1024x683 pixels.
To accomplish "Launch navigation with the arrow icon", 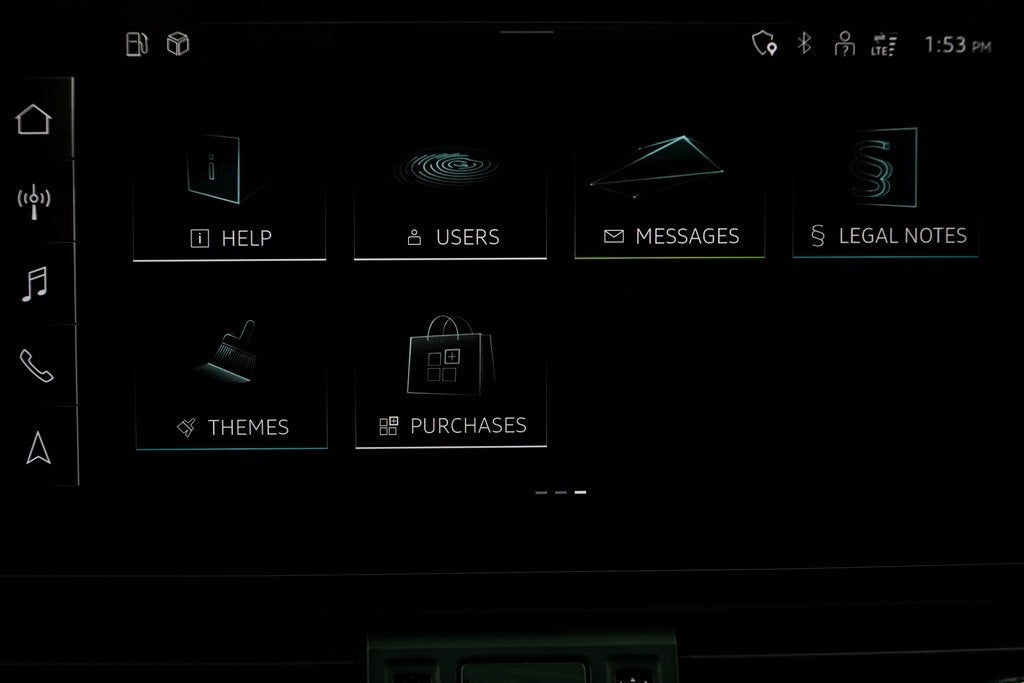I will click(38, 447).
